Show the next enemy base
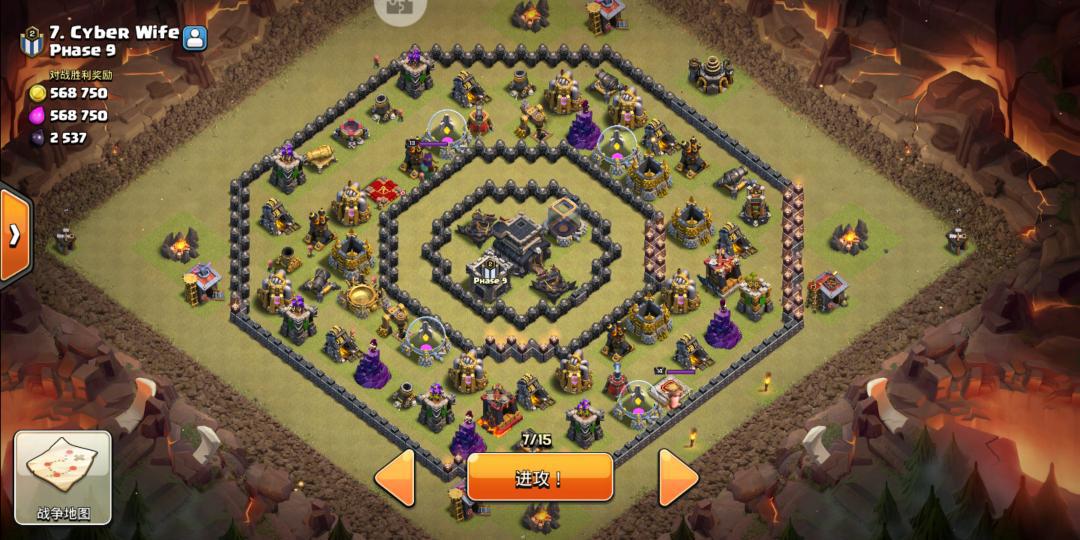Viewport: 1080px width, 540px height. point(678,477)
